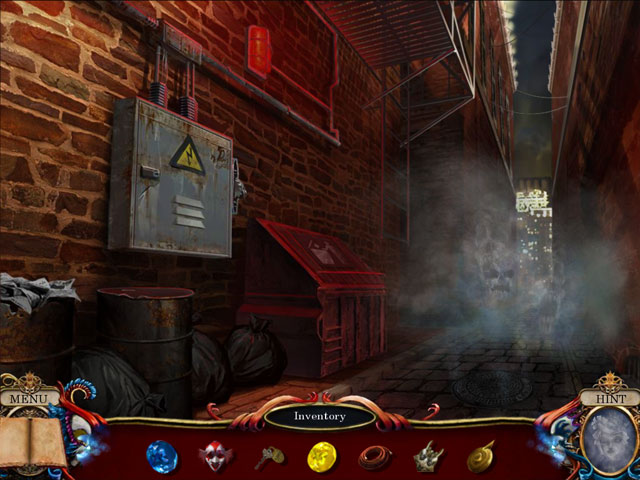Viewport: 640px width, 480px height.
Task: Select the coiled rope inventory item
Action: point(375,457)
